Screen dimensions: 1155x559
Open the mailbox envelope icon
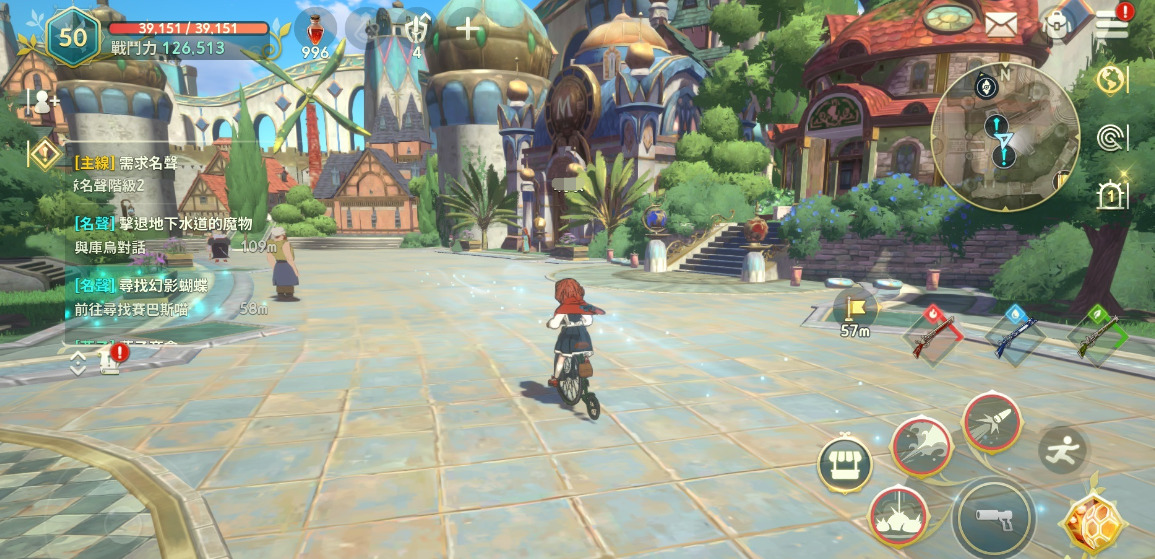[1001, 24]
